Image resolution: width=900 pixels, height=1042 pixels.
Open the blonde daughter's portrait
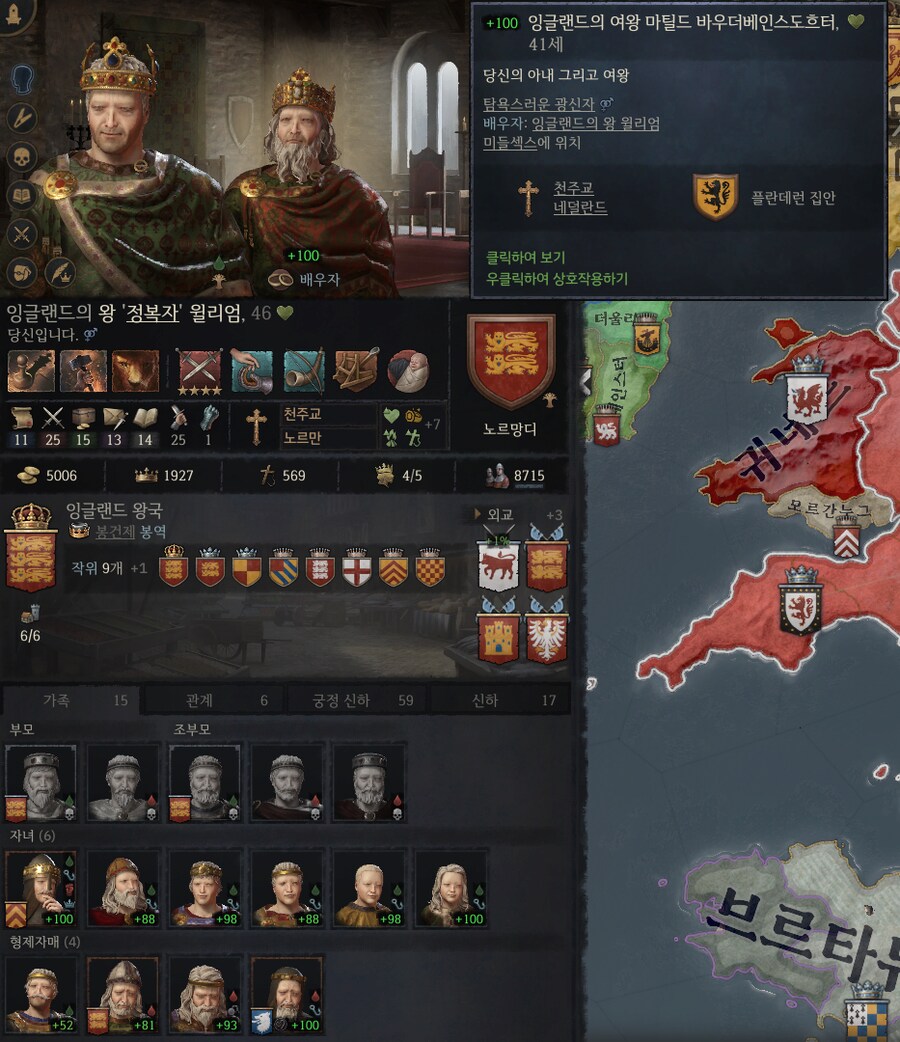pos(451,888)
